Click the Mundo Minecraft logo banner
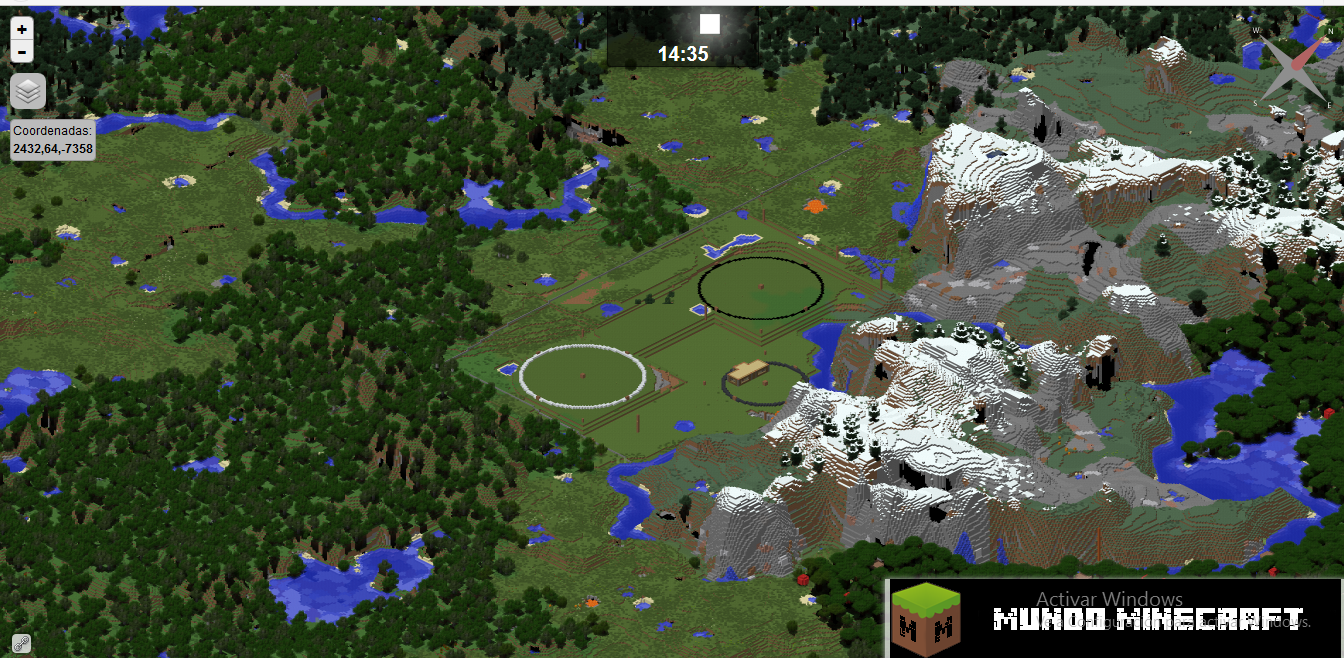 1114,618
